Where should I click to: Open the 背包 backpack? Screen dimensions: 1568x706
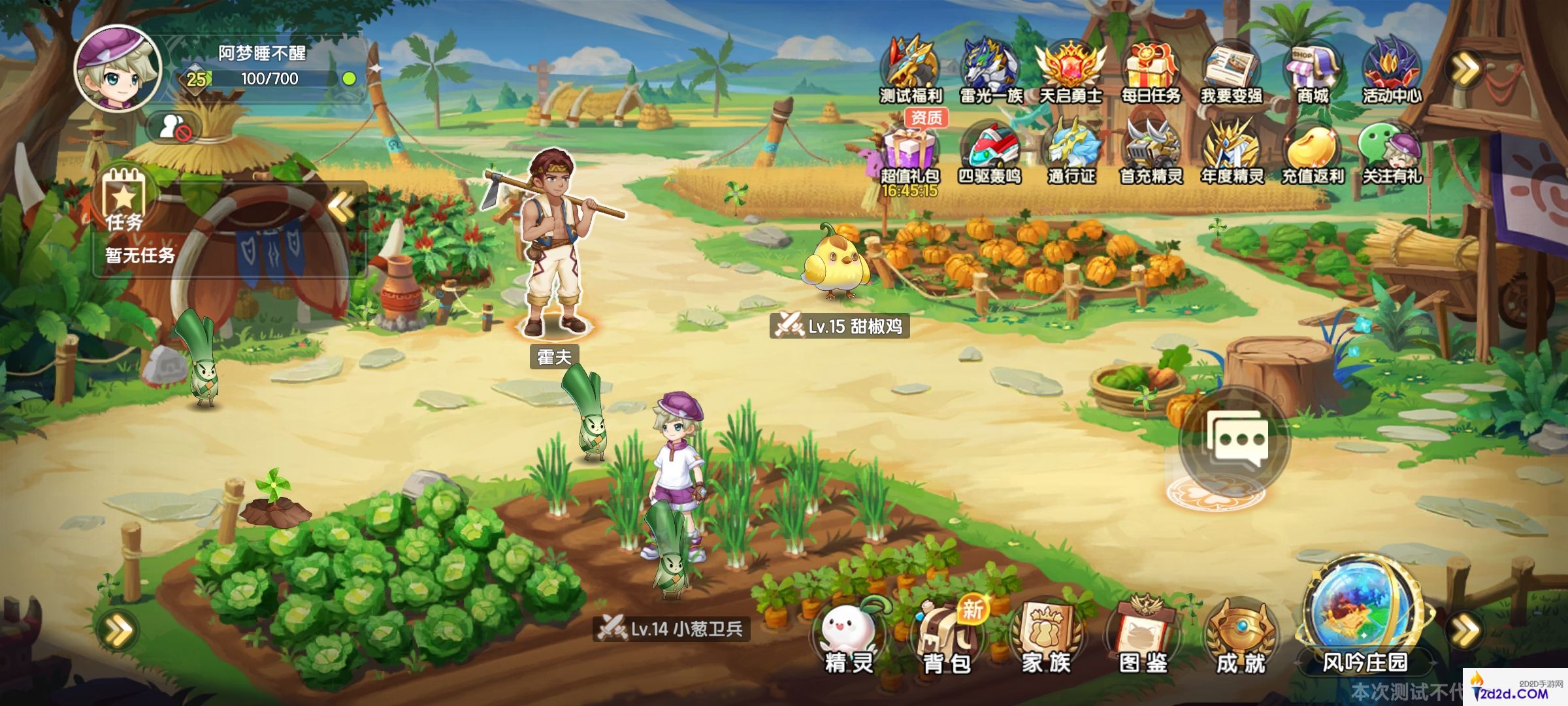(x=947, y=637)
